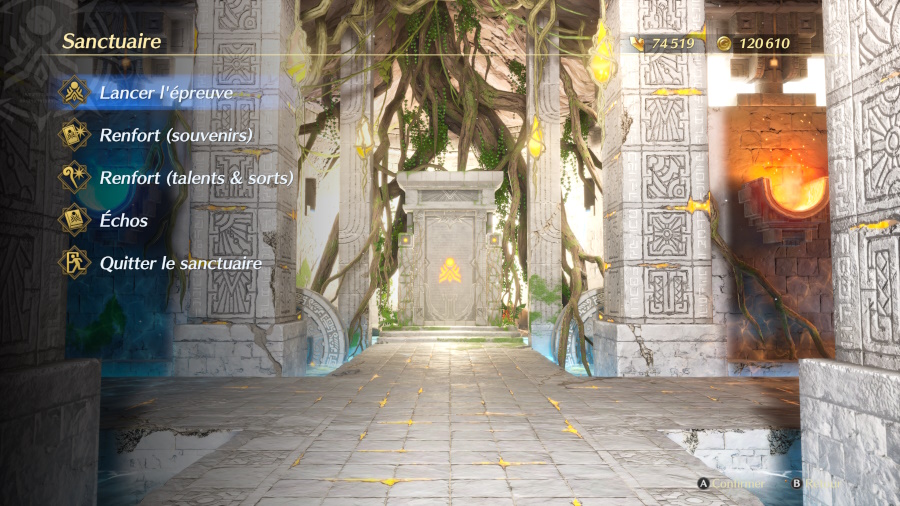900x506 pixels.
Task: Open Renfort (souvenirs) option
Action: (x=175, y=135)
